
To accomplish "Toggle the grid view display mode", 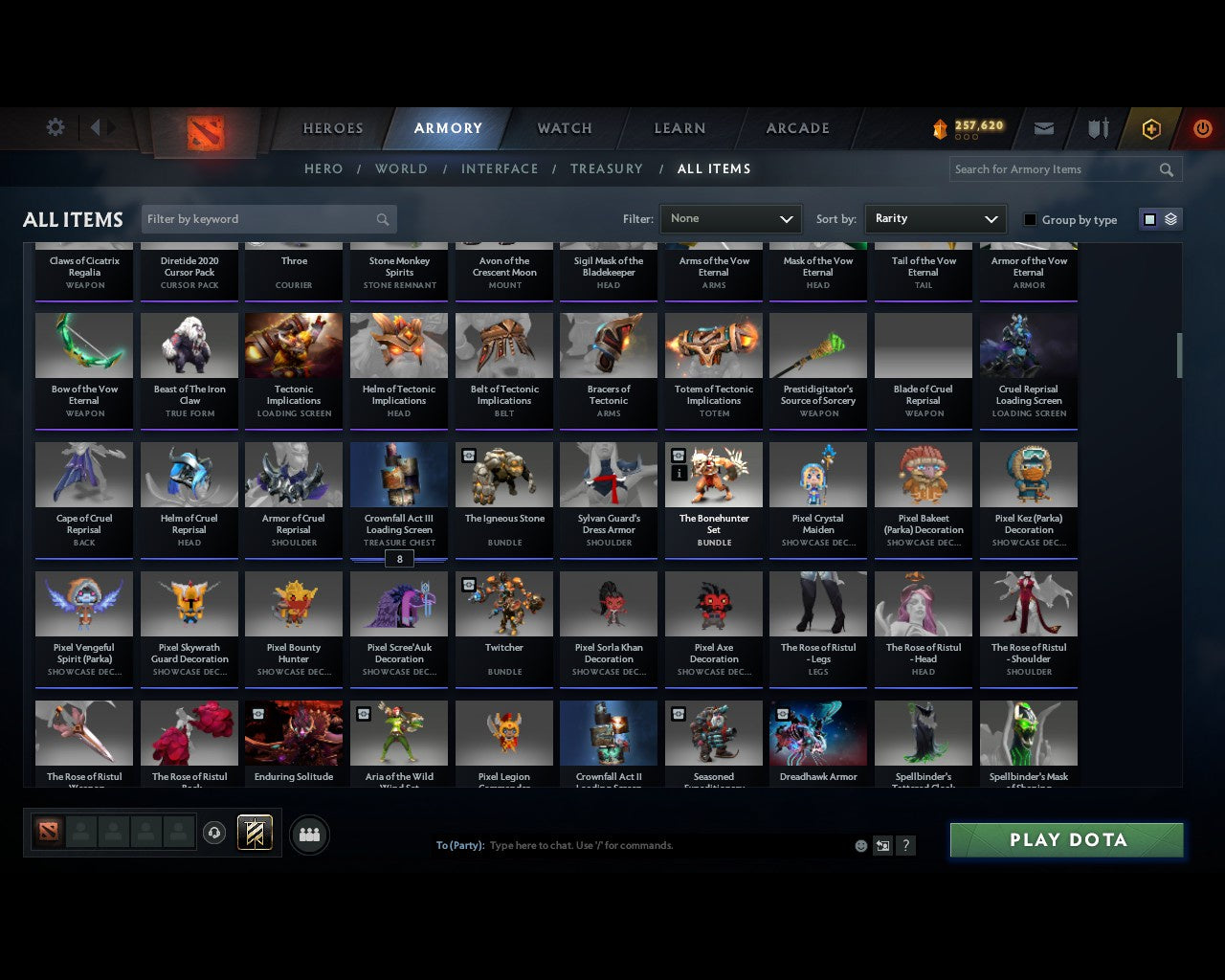I will pos(1149,218).
